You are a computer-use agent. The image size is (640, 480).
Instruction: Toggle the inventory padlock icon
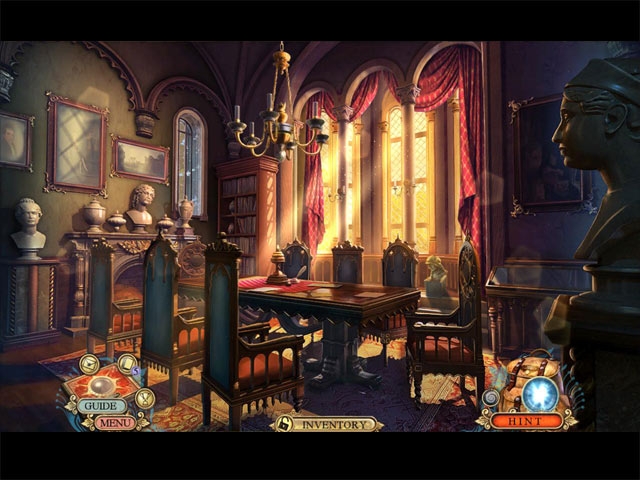point(284,424)
